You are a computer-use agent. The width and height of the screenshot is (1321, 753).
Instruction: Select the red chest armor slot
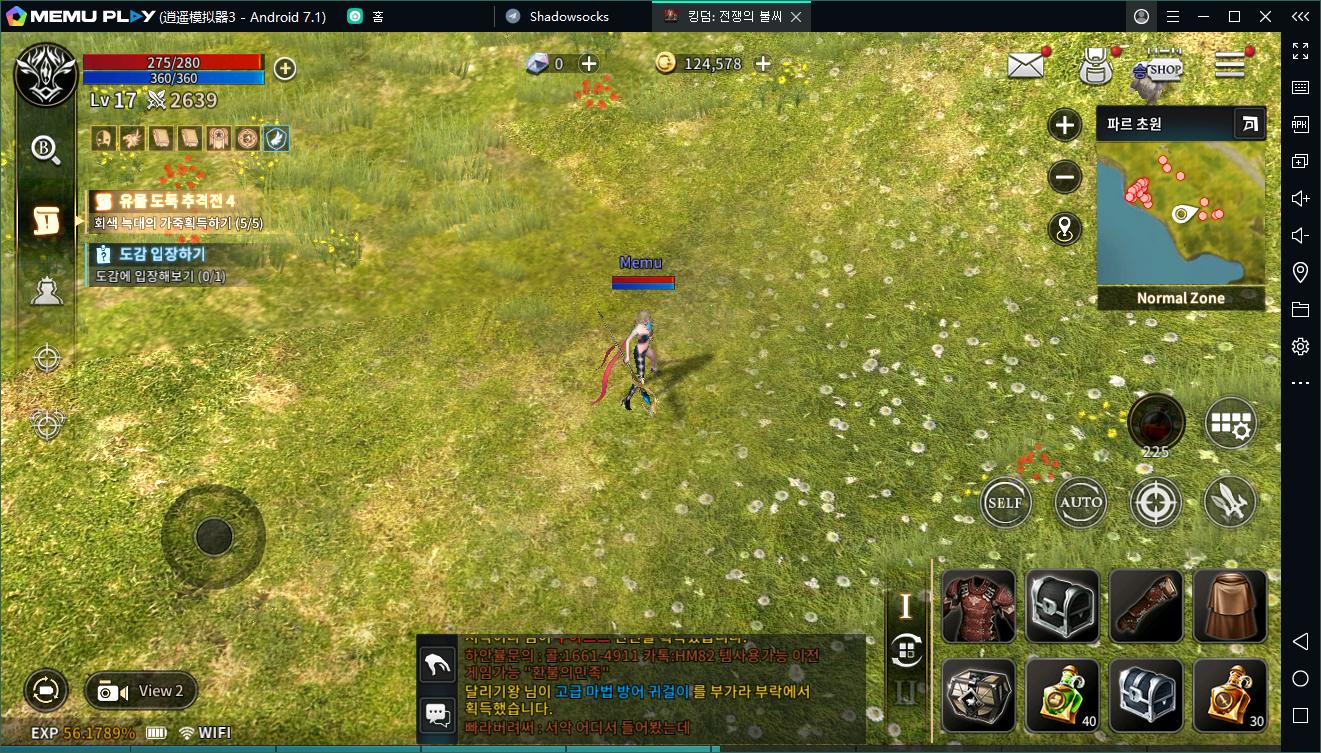[978, 606]
